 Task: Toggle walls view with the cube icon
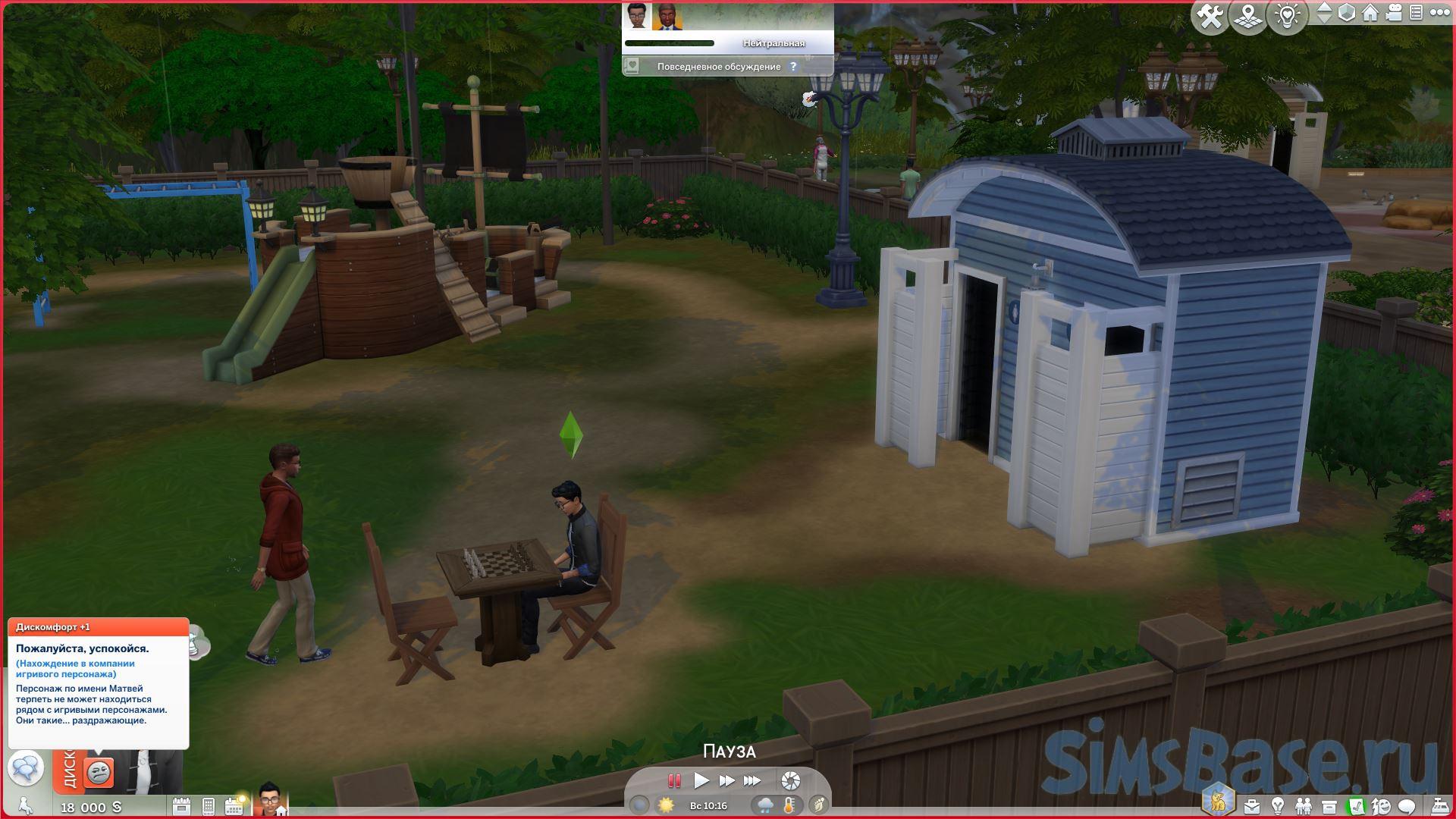tap(1347, 13)
